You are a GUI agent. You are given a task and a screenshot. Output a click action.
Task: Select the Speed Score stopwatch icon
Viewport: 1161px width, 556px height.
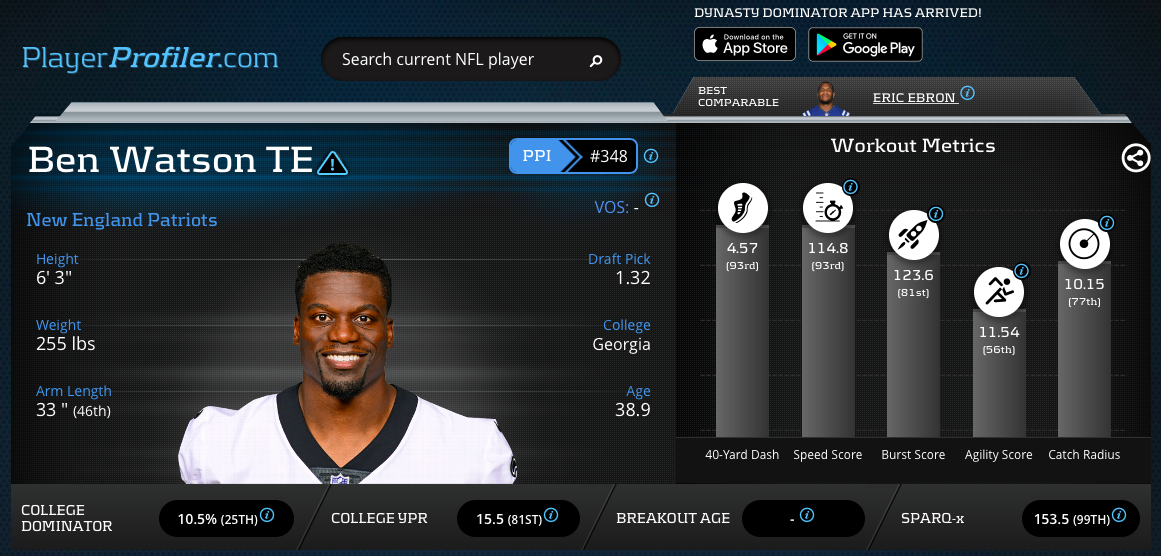pos(828,208)
